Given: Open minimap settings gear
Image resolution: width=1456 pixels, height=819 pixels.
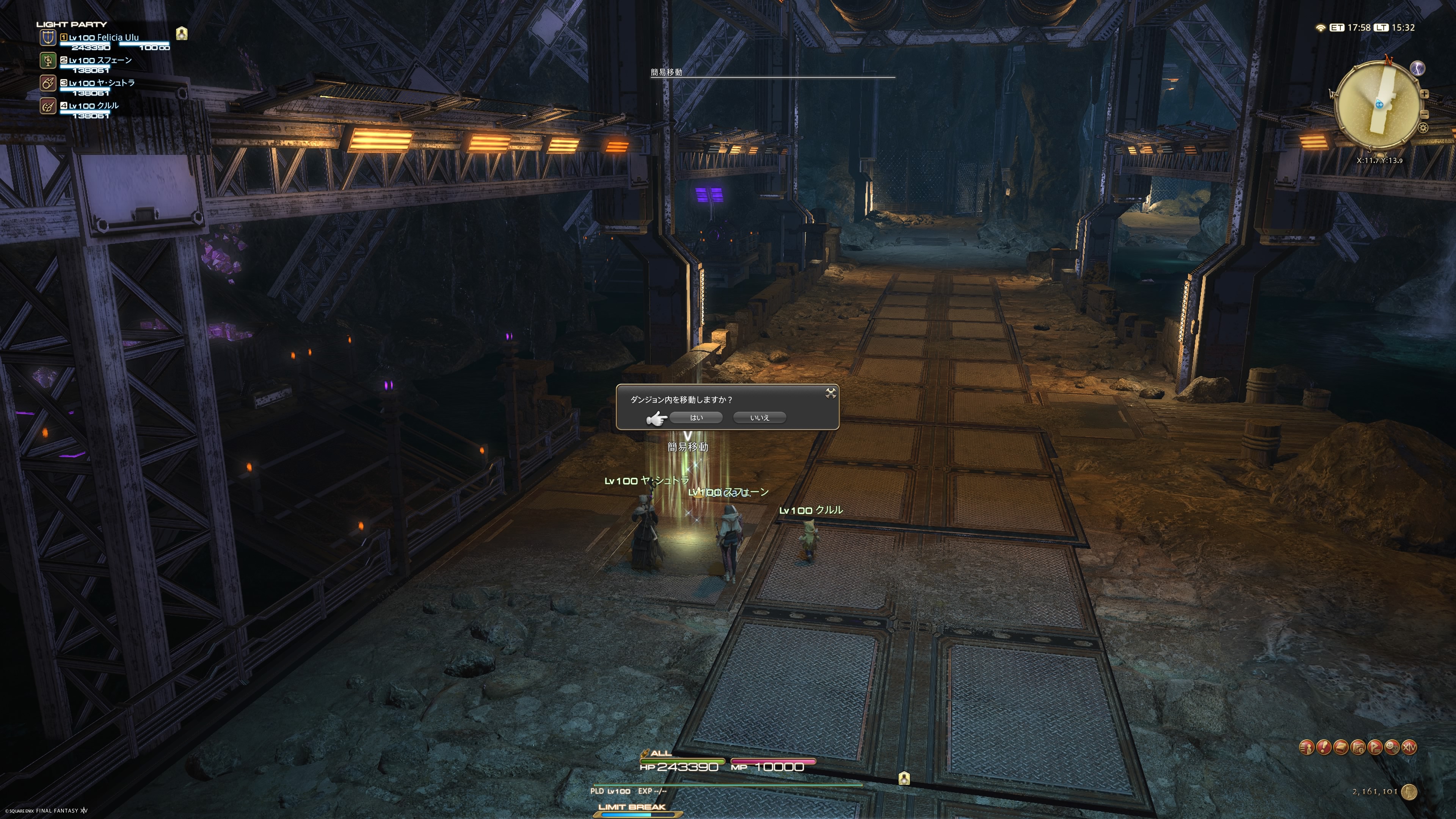Looking at the screenshot, I should coord(1423,128).
